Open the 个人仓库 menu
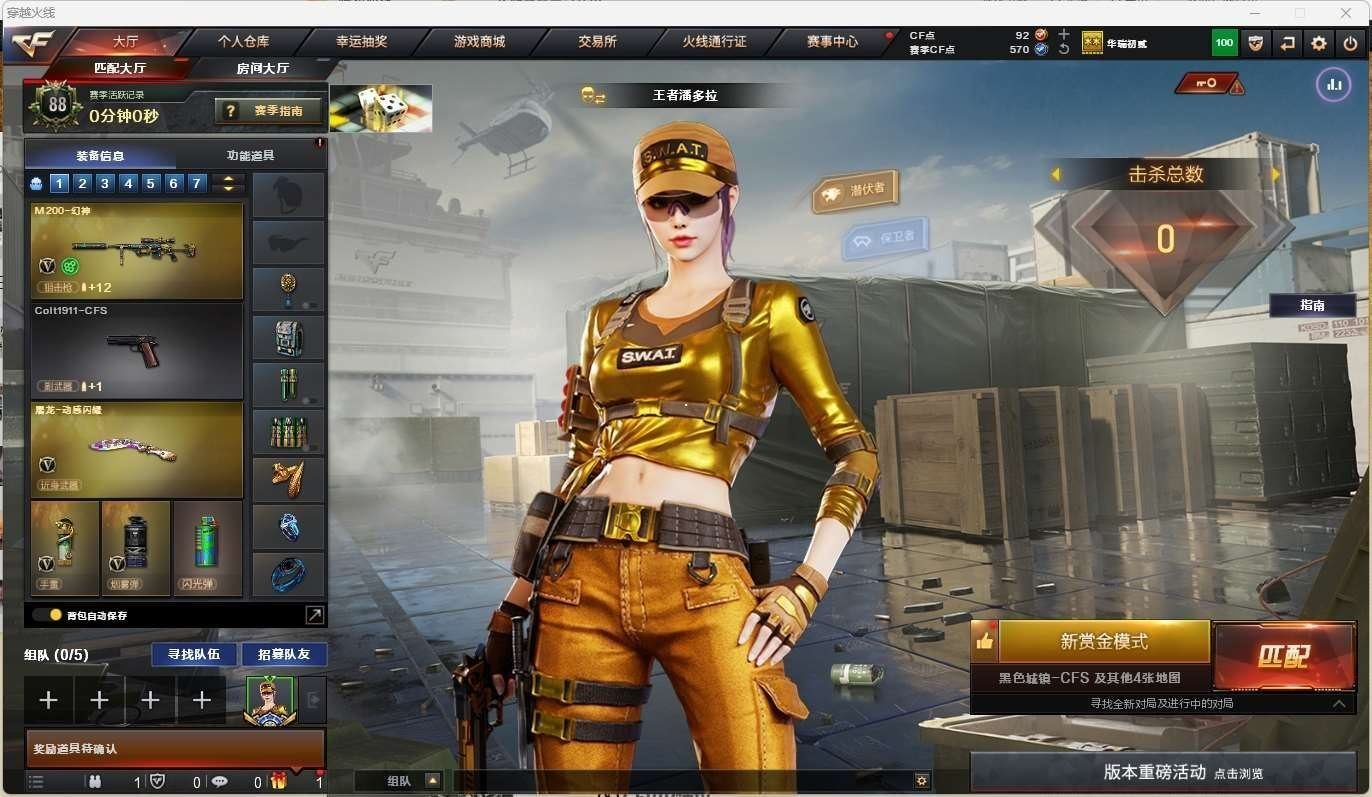Image resolution: width=1372 pixels, height=797 pixels. point(243,42)
